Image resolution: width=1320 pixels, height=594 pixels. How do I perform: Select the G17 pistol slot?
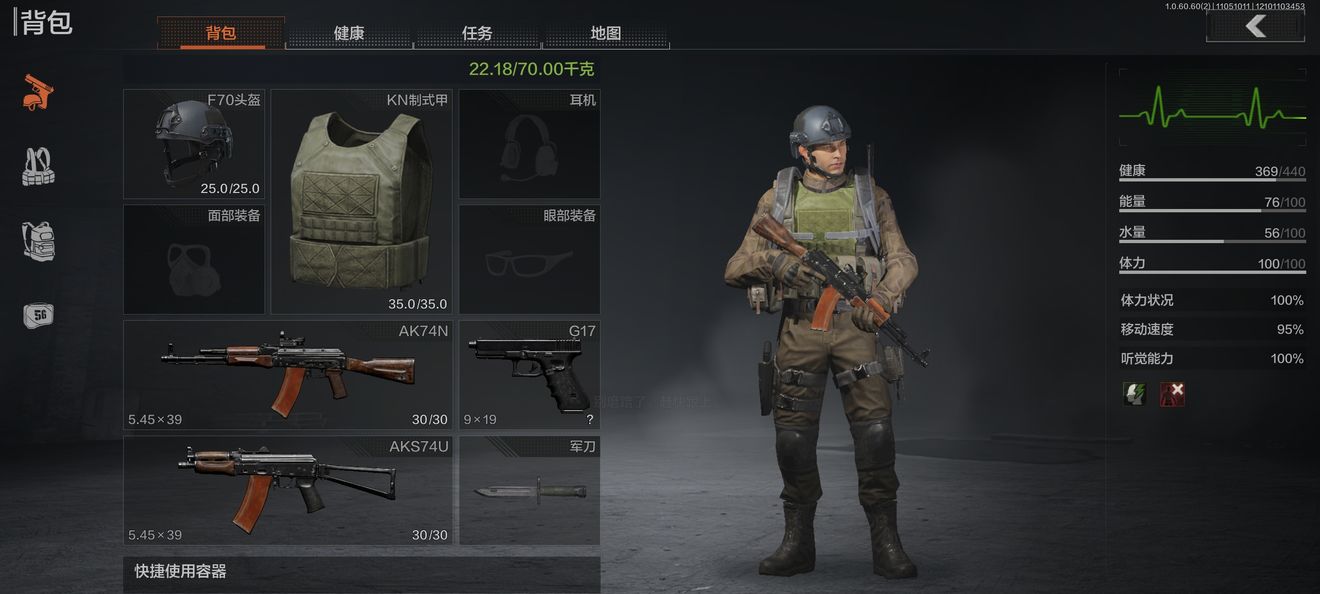coord(530,375)
